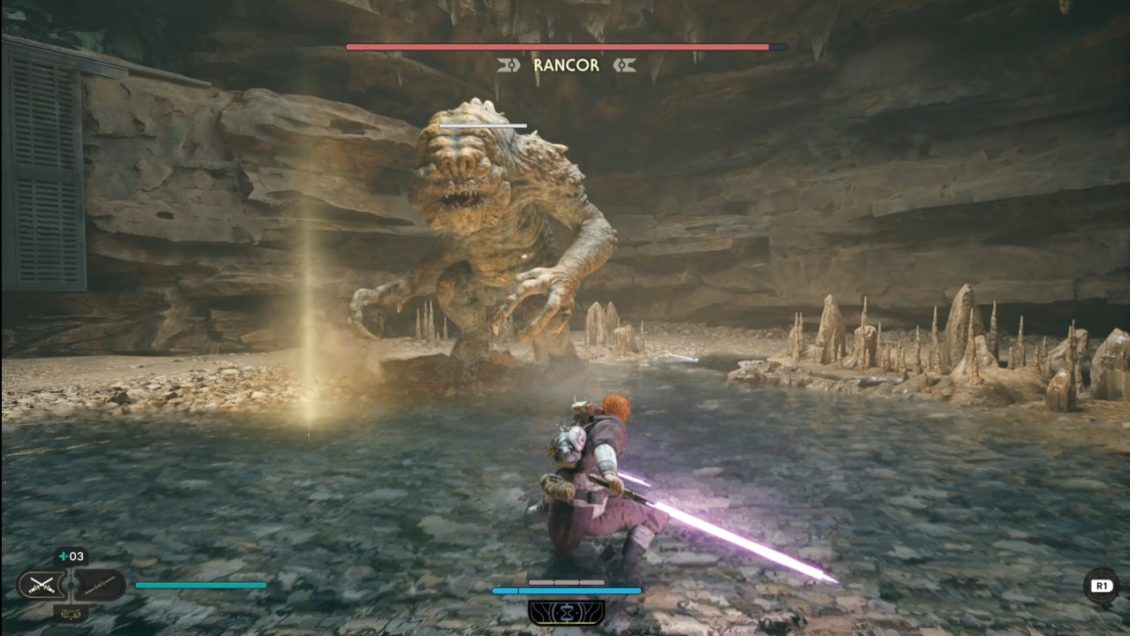Switch to the single-blade lightsaber stance
This screenshot has width=1130, height=636.
pos(100,585)
